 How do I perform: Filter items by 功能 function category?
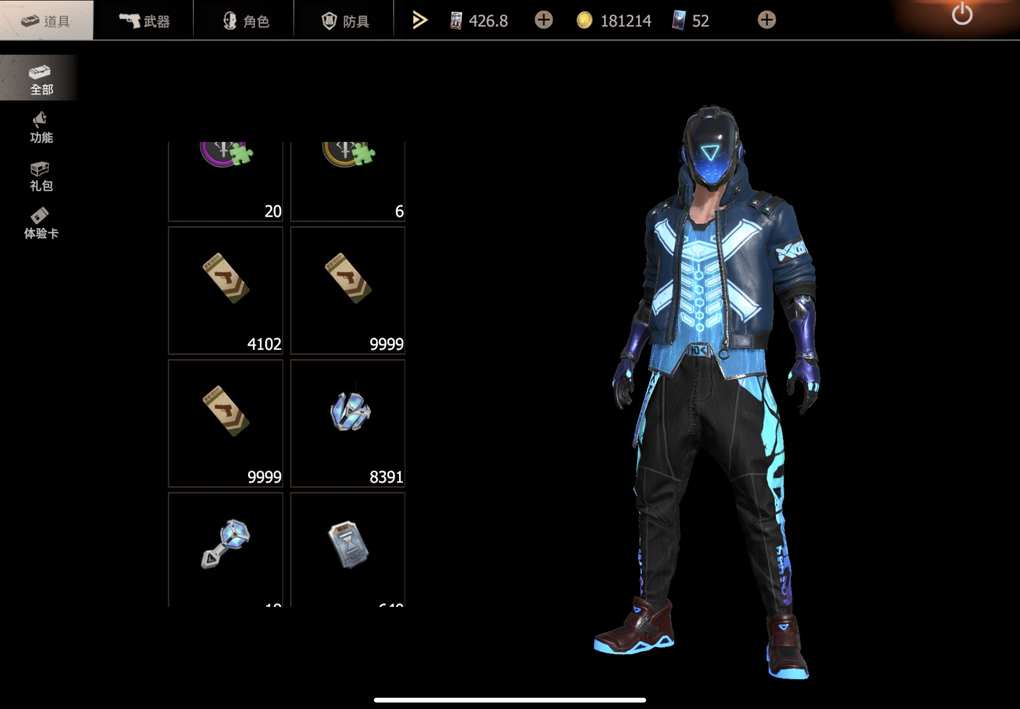coord(40,127)
